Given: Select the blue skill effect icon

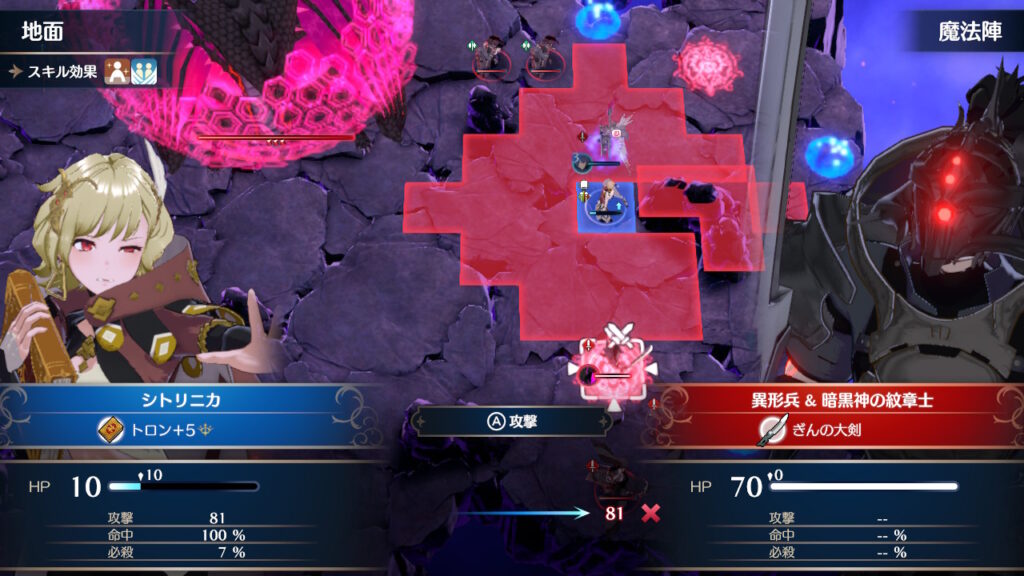Looking at the screenshot, I should click(x=144, y=72).
